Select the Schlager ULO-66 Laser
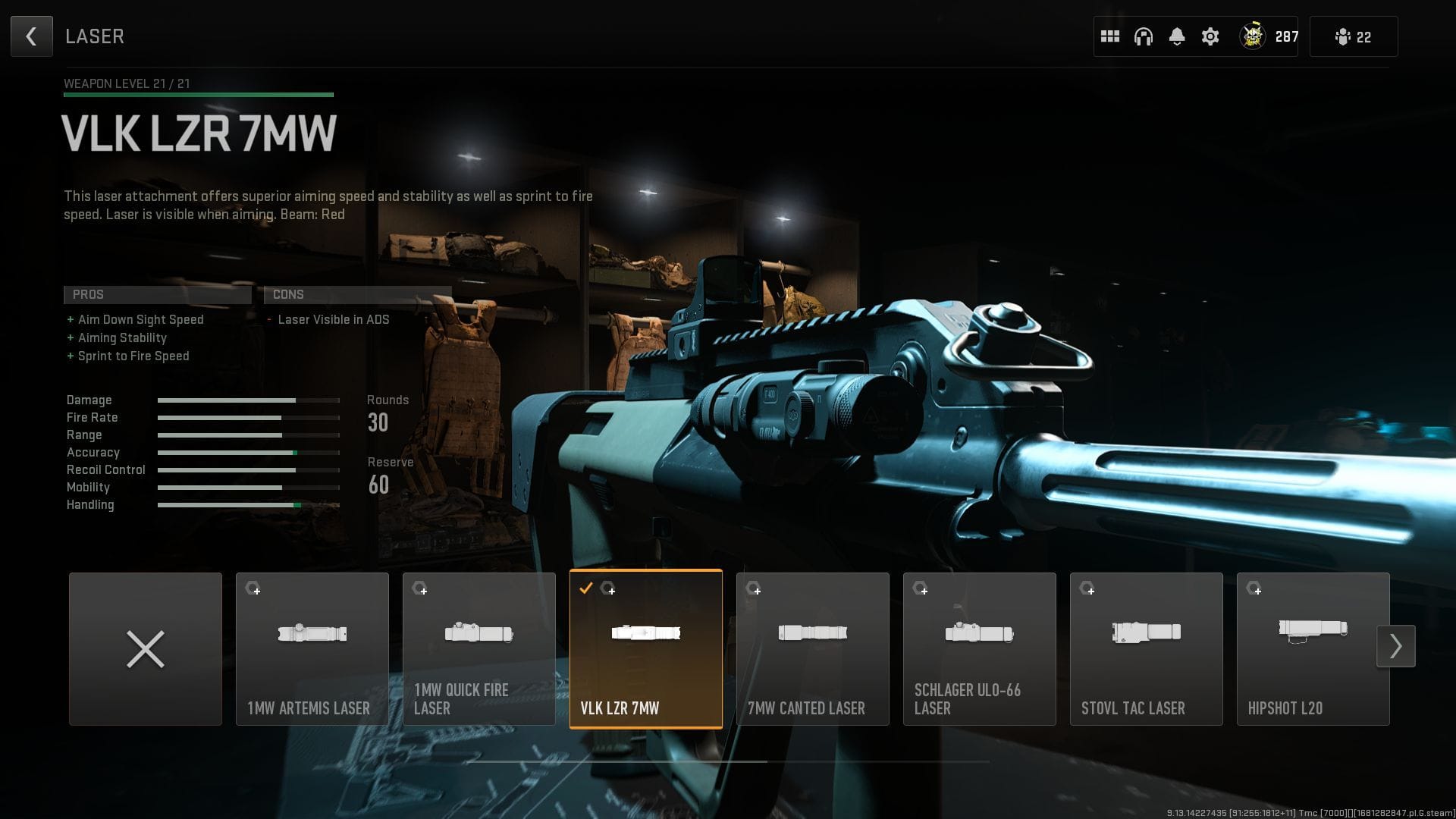 click(979, 648)
